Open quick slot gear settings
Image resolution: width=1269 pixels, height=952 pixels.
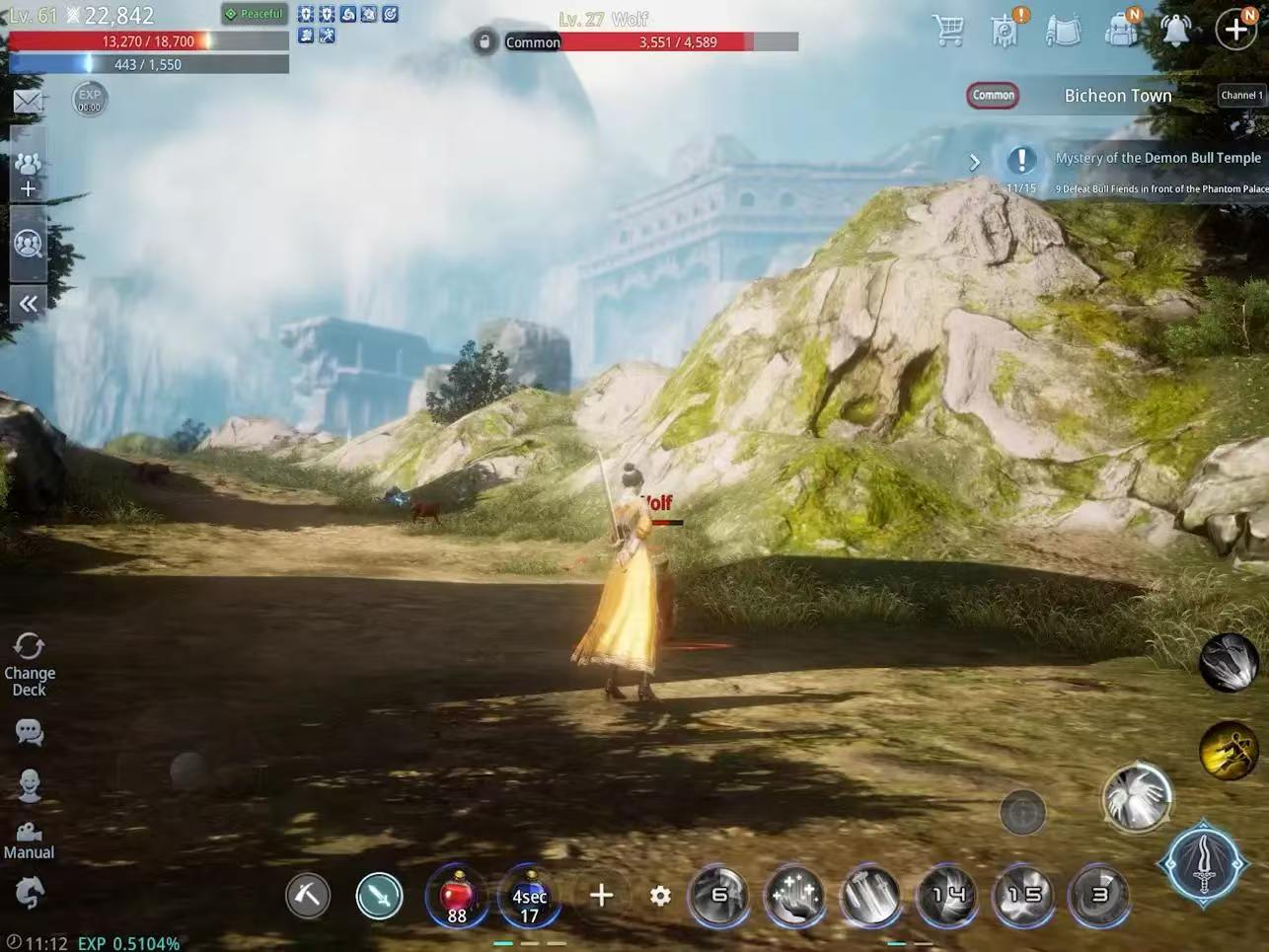pos(660,896)
